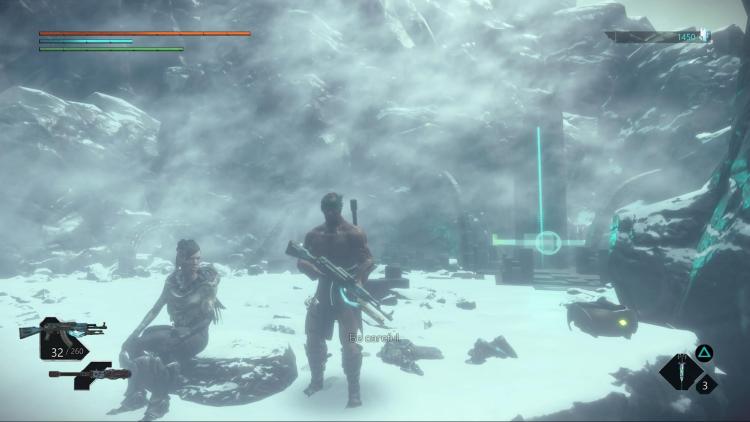The width and height of the screenshot is (750, 422).
Task: Select the equipped assault rifle weapon slot
Action: pos(62,330)
